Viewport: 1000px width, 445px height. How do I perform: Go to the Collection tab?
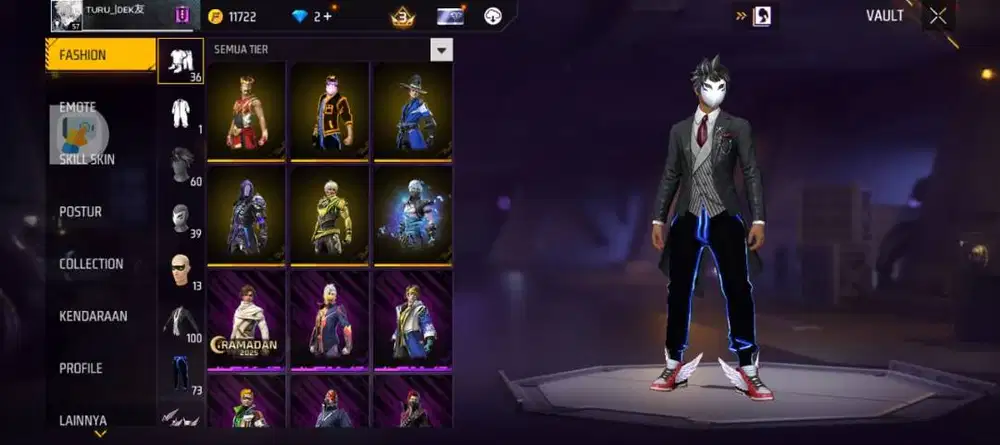pyautogui.click(x=91, y=264)
